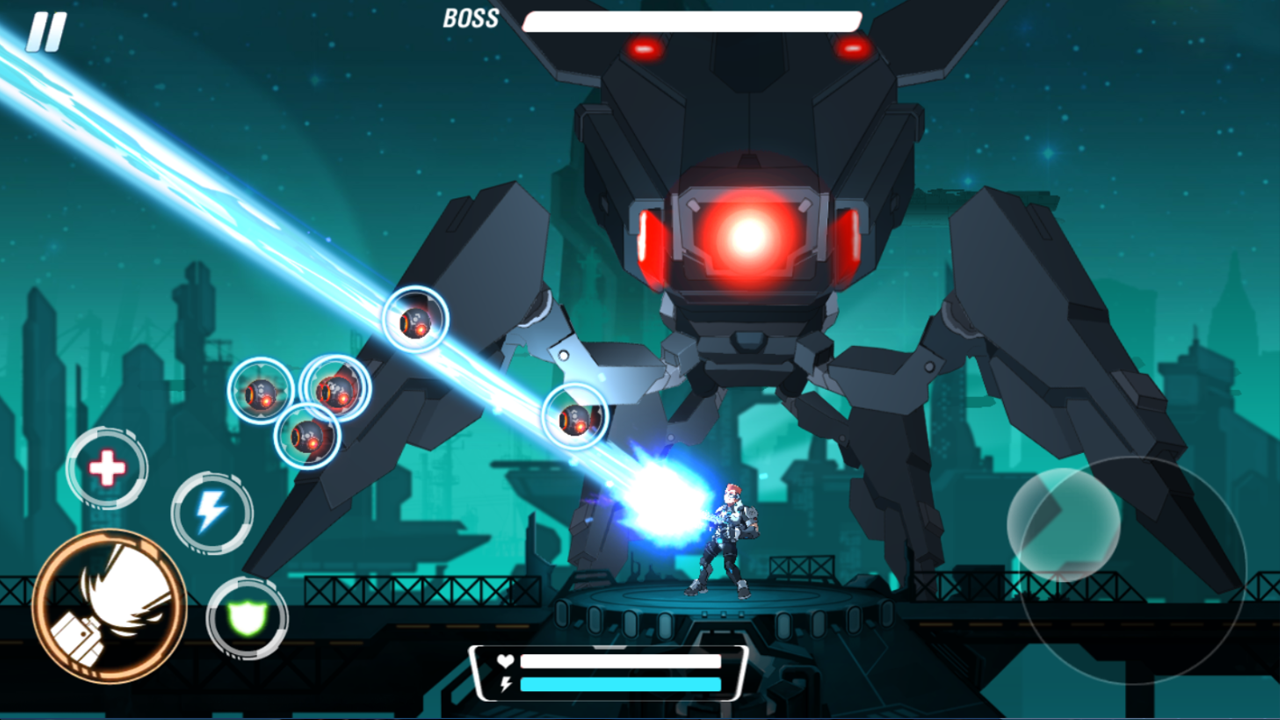Click the lightning bolt icon beside the energy bar
Viewport: 1280px width, 720px height.
pos(508,685)
